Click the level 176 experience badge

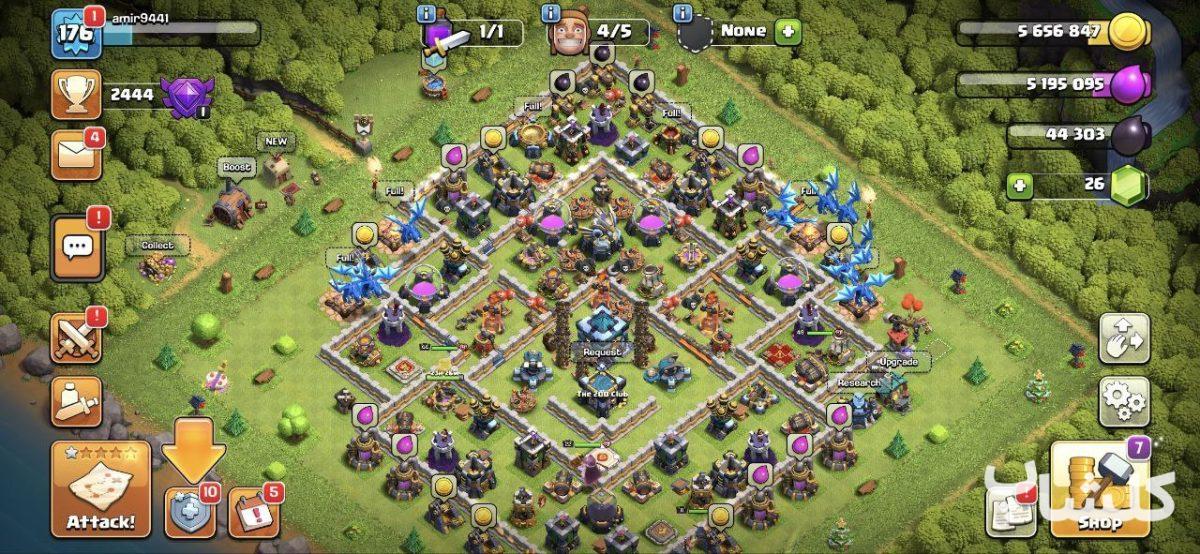[x=75, y=33]
